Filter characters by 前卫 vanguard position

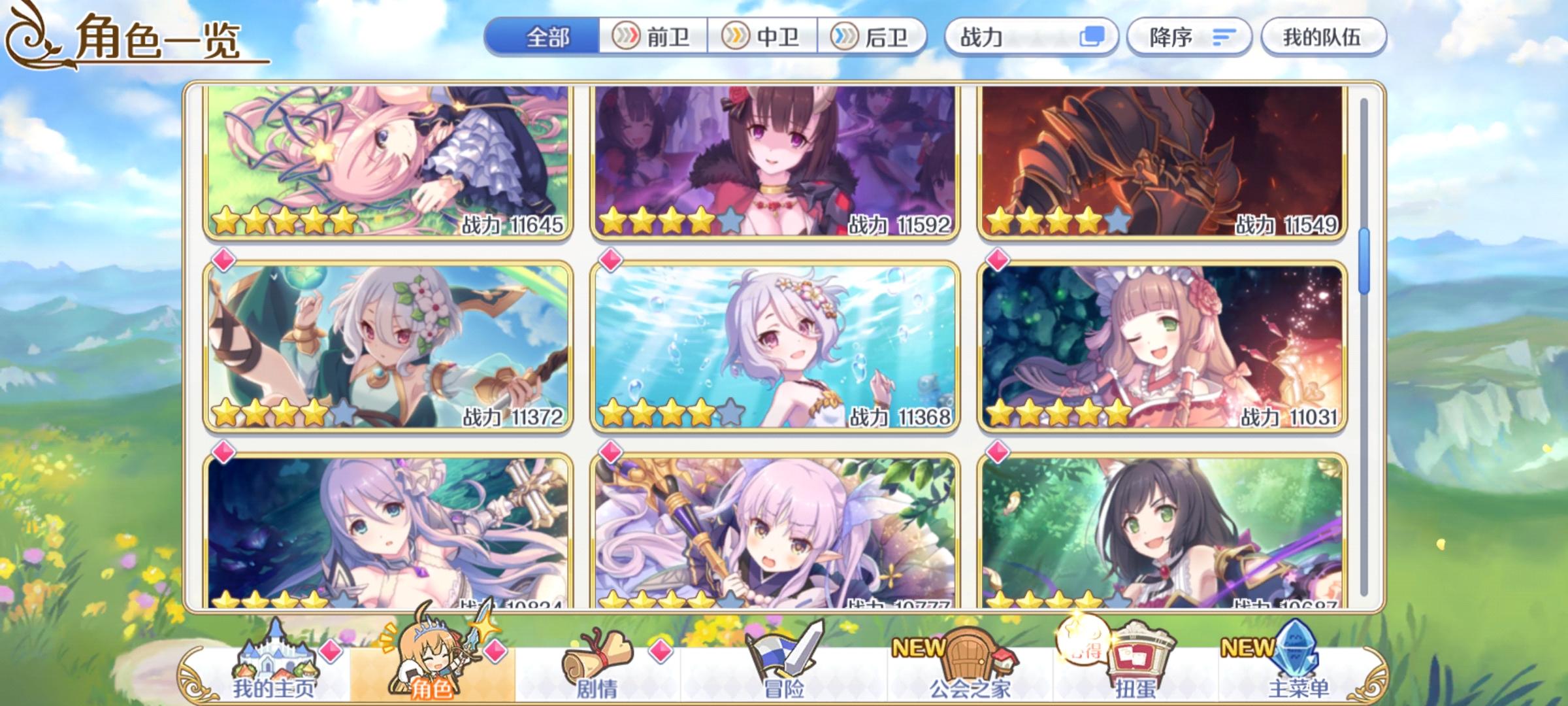[653, 37]
